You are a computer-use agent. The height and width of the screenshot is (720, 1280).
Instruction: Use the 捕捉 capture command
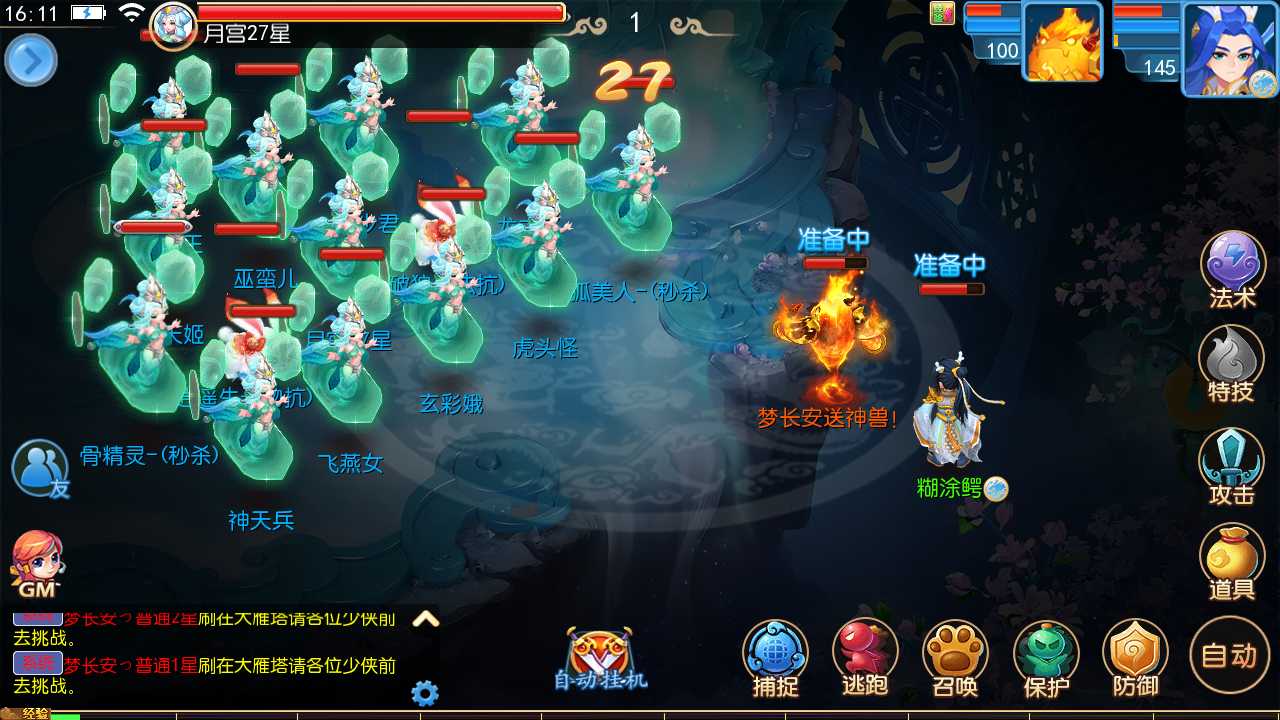(775, 655)
